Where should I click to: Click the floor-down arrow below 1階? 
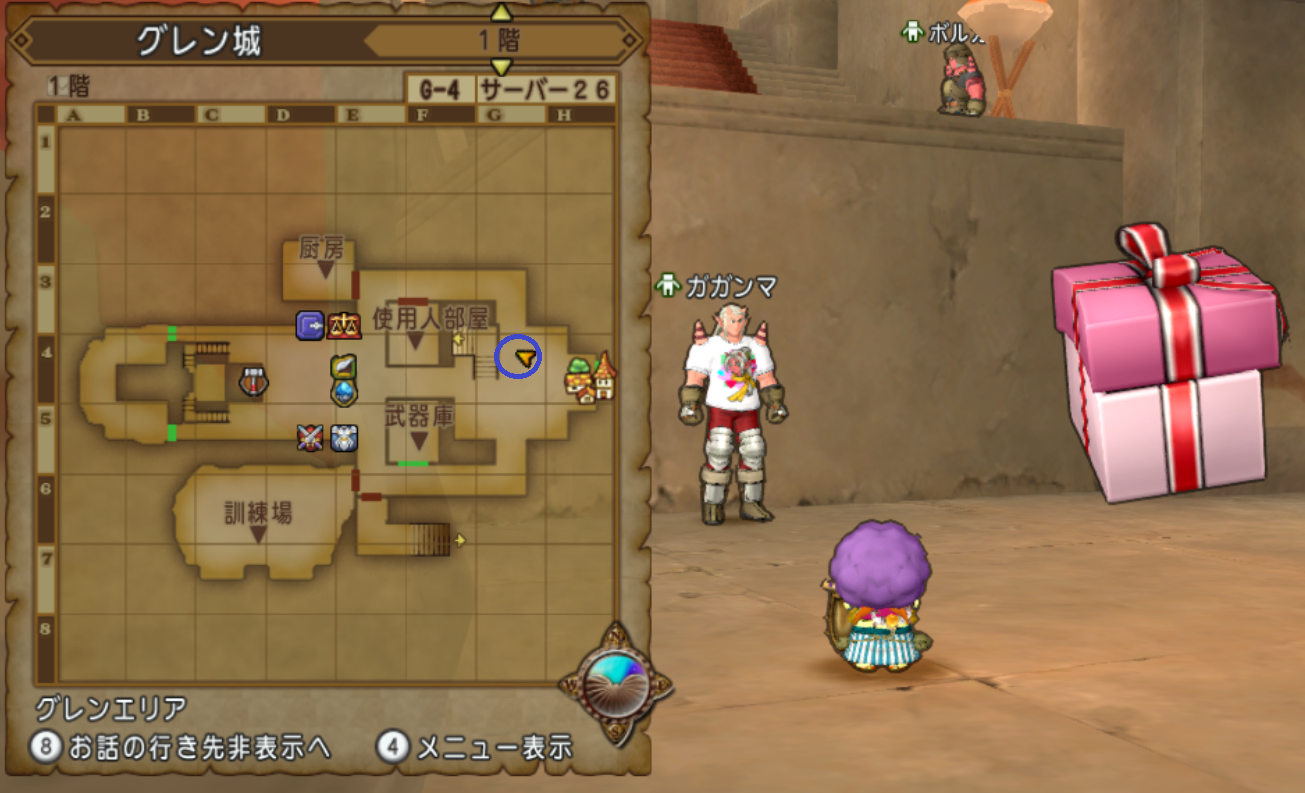coord(502,67)
